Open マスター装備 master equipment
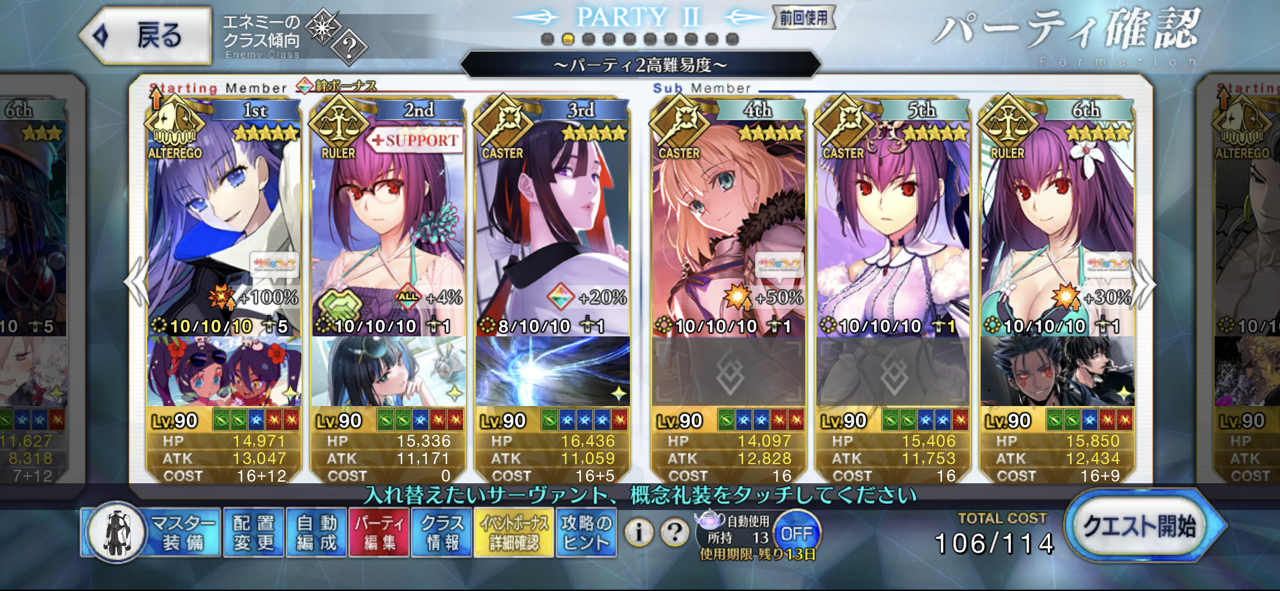The image size is (1280, 591). [150, 533]
